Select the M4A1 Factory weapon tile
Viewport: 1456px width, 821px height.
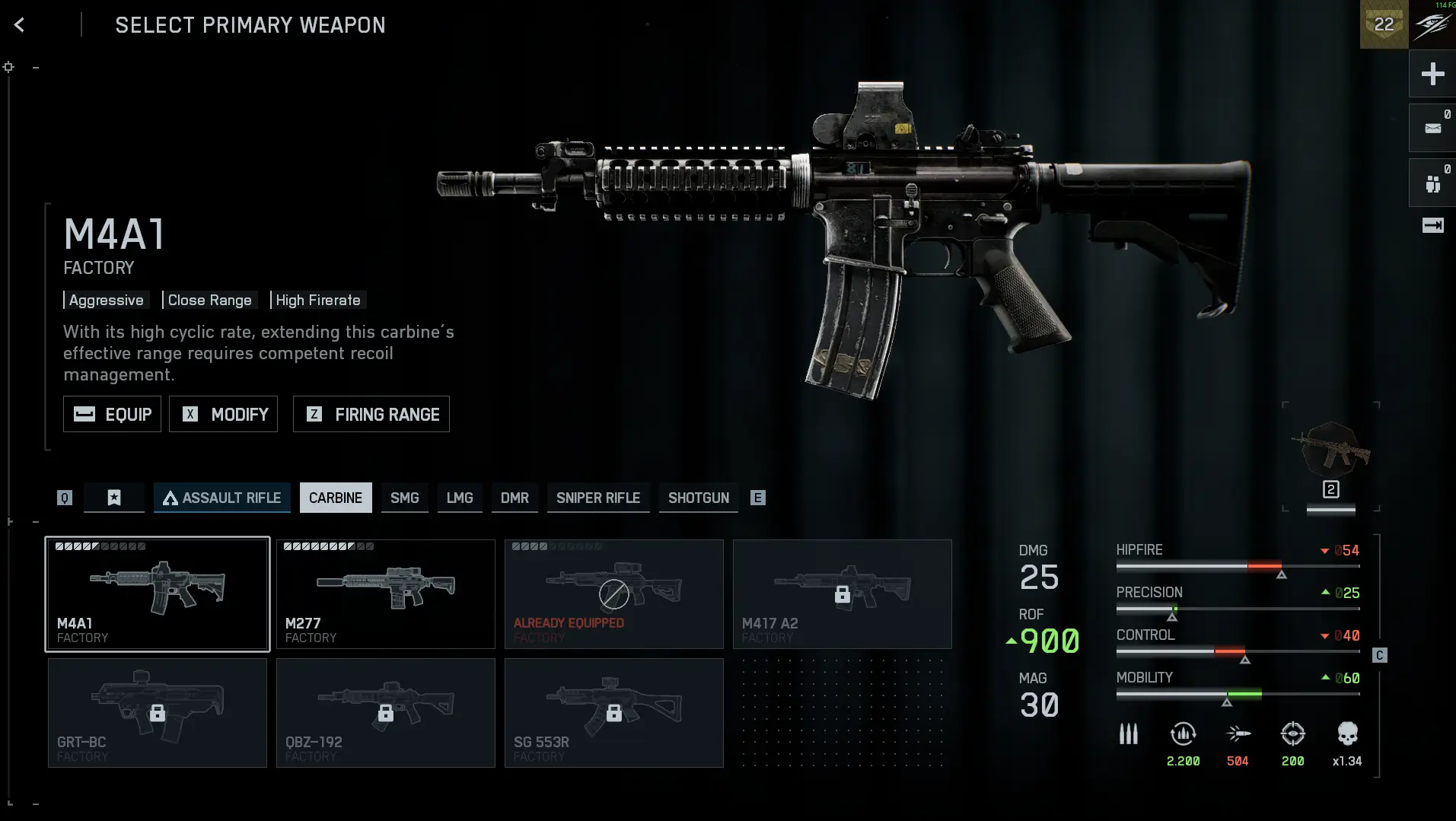[158, 594]
